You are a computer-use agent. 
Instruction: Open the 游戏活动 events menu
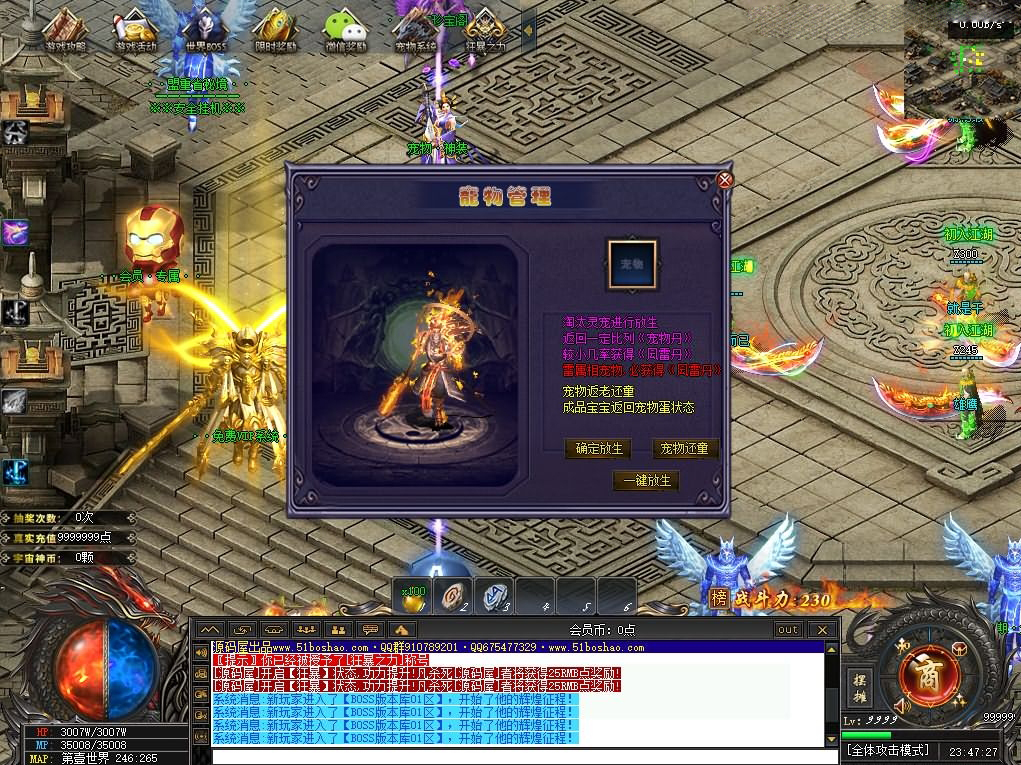pyautogui.click(x=137, y=30)
